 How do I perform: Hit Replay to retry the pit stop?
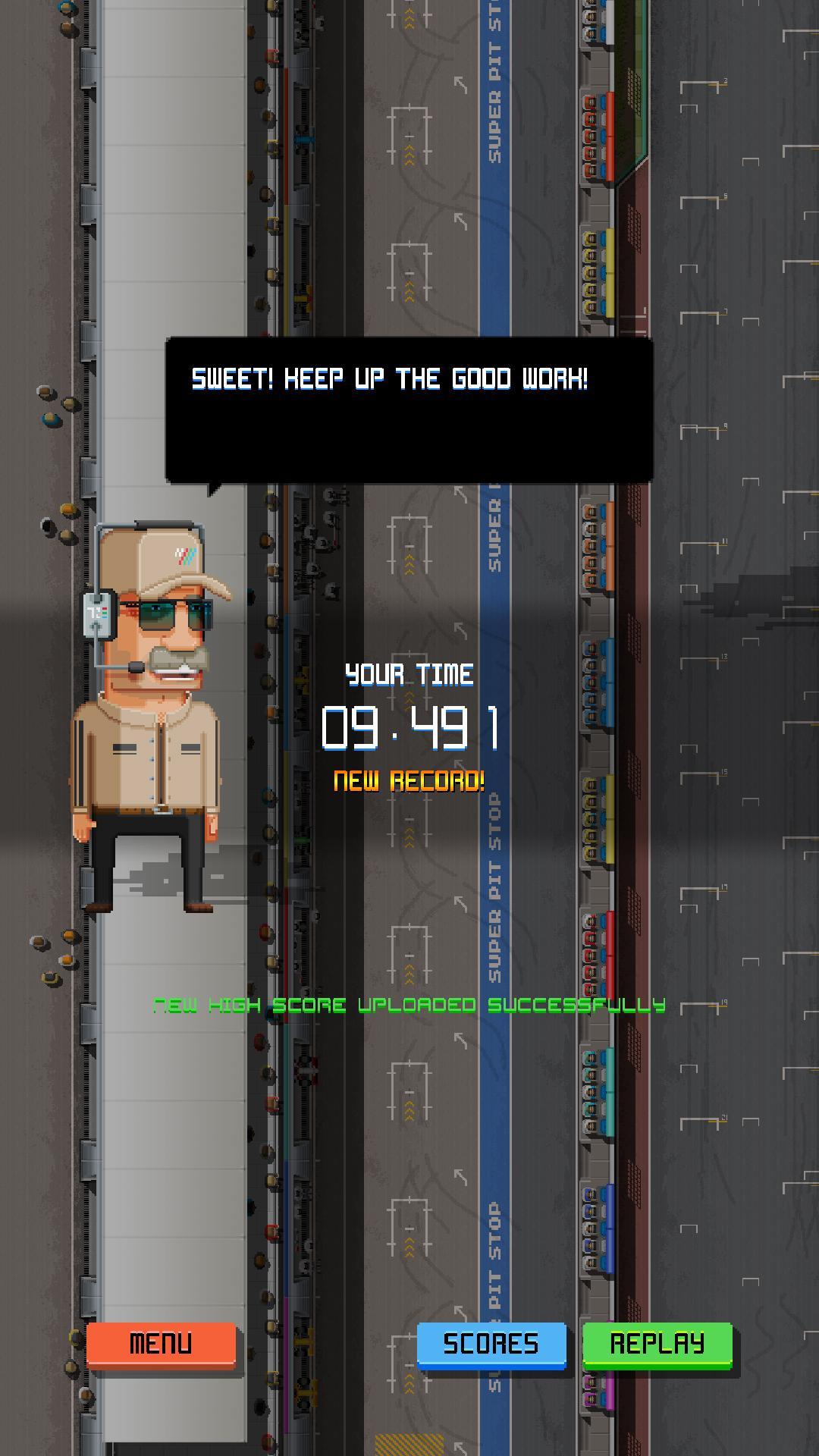[657, 1344]
